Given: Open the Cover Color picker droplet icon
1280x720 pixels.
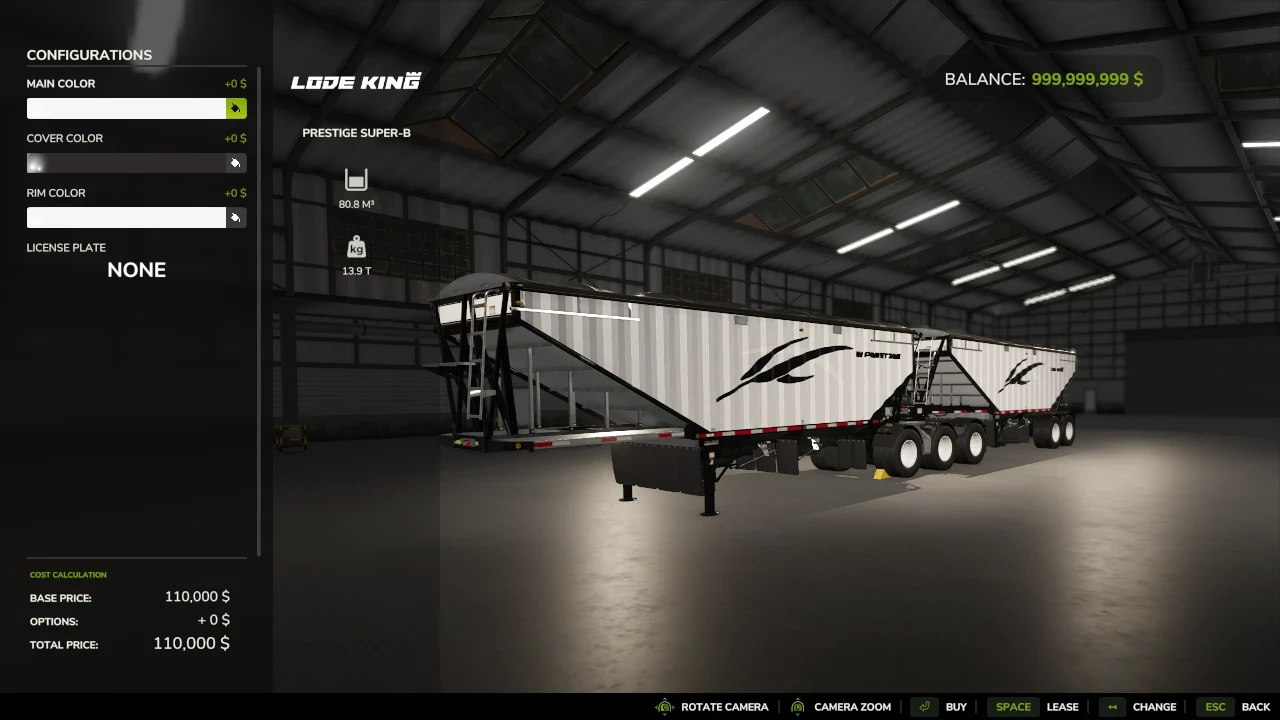Looking at the screenshot, I should coord(236,163).
